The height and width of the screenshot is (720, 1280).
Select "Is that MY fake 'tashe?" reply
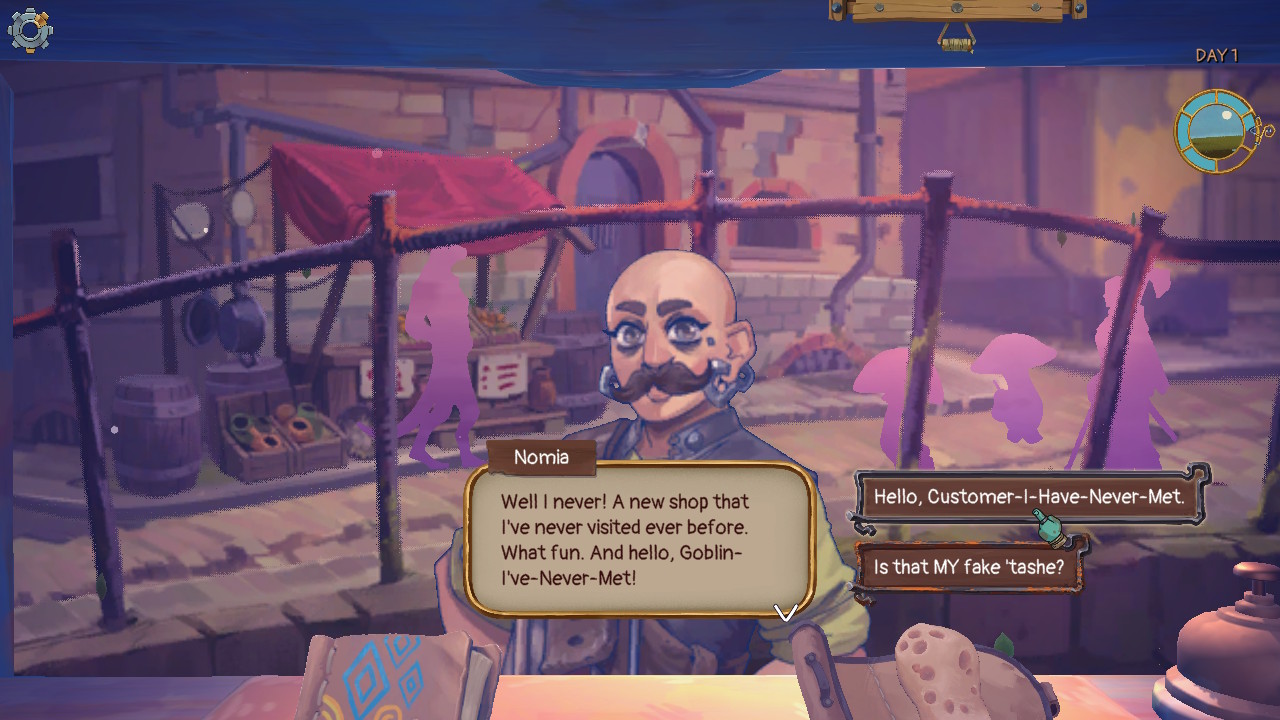click(x=968, y=567)
